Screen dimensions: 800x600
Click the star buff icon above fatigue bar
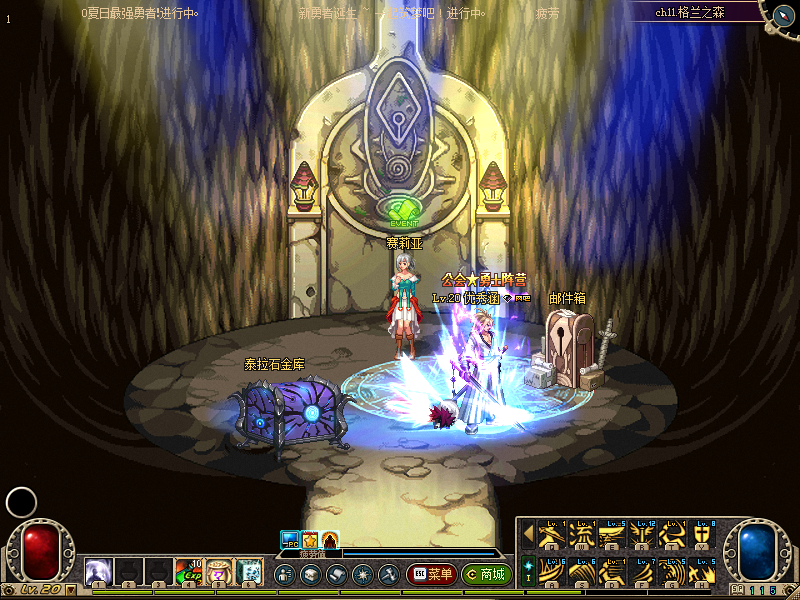(x=309, y=539)
